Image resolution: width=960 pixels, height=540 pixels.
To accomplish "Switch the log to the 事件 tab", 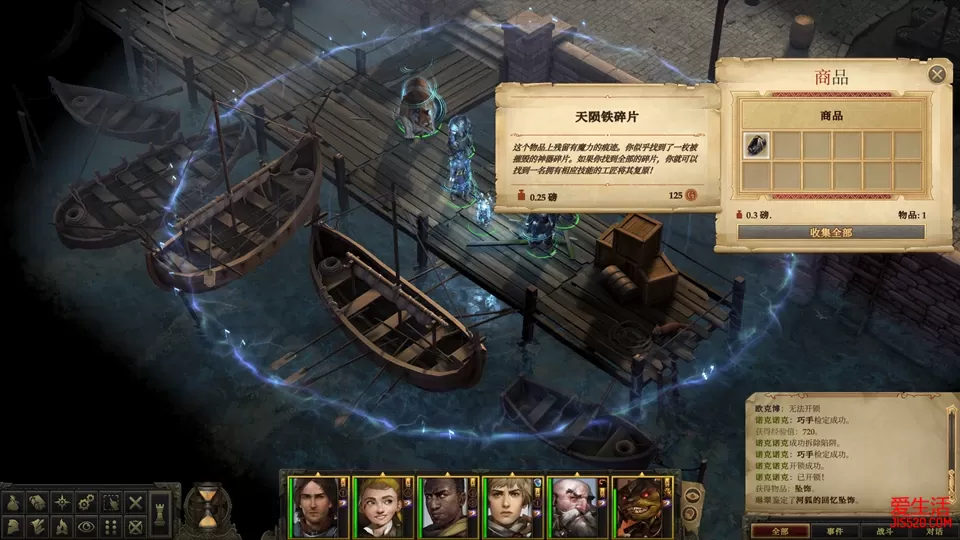I will coord(835,532).
